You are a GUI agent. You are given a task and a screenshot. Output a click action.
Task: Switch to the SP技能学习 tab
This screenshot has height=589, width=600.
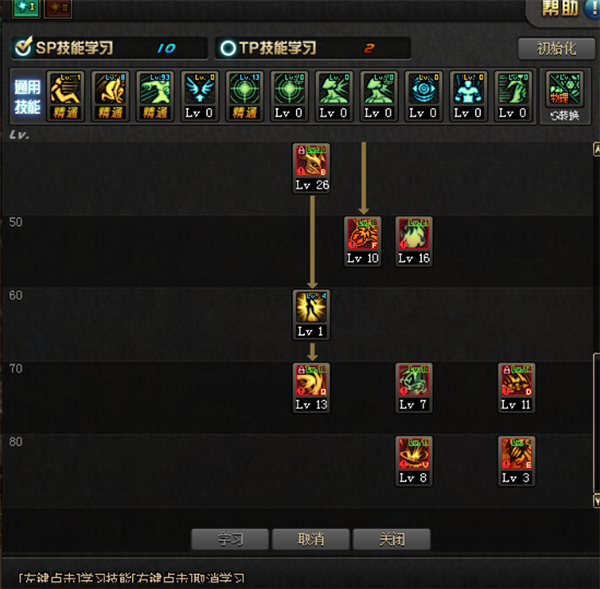coord(110,48)
